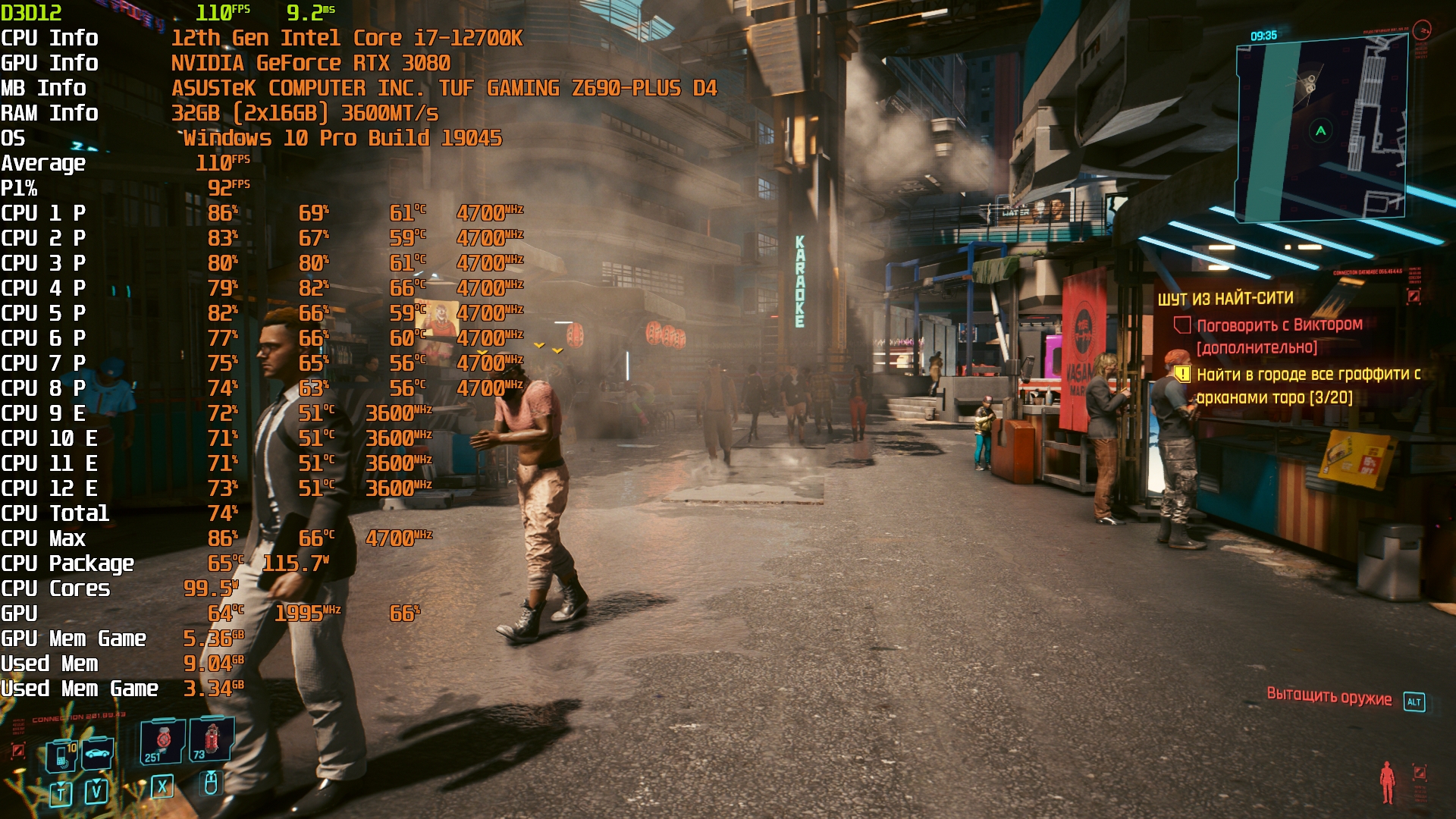Click the red stance figure icon
The image size is (1456, 819).
[x=1387, y=782]
